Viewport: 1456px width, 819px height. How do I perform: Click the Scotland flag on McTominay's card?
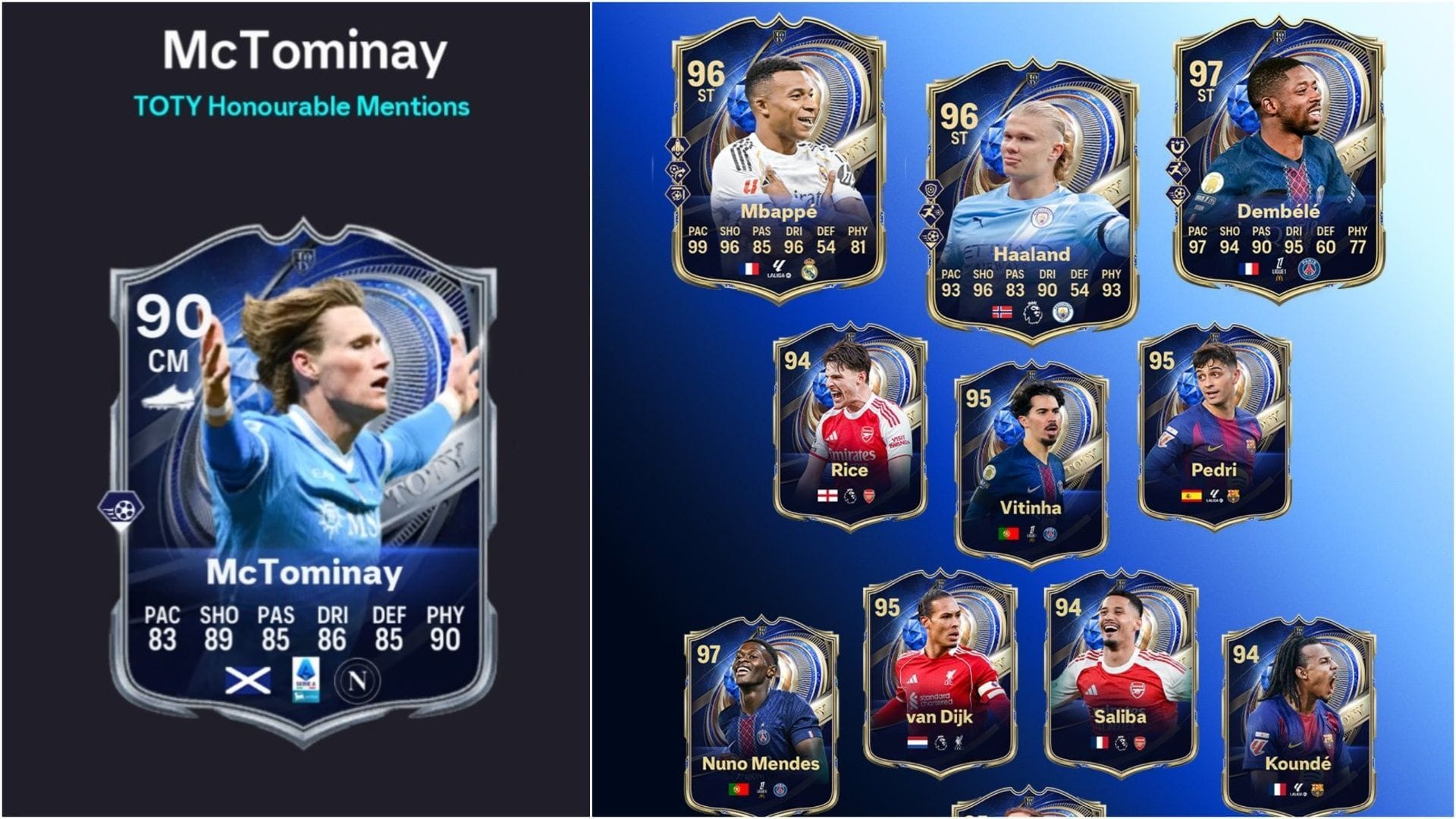(x=247, y=680)
